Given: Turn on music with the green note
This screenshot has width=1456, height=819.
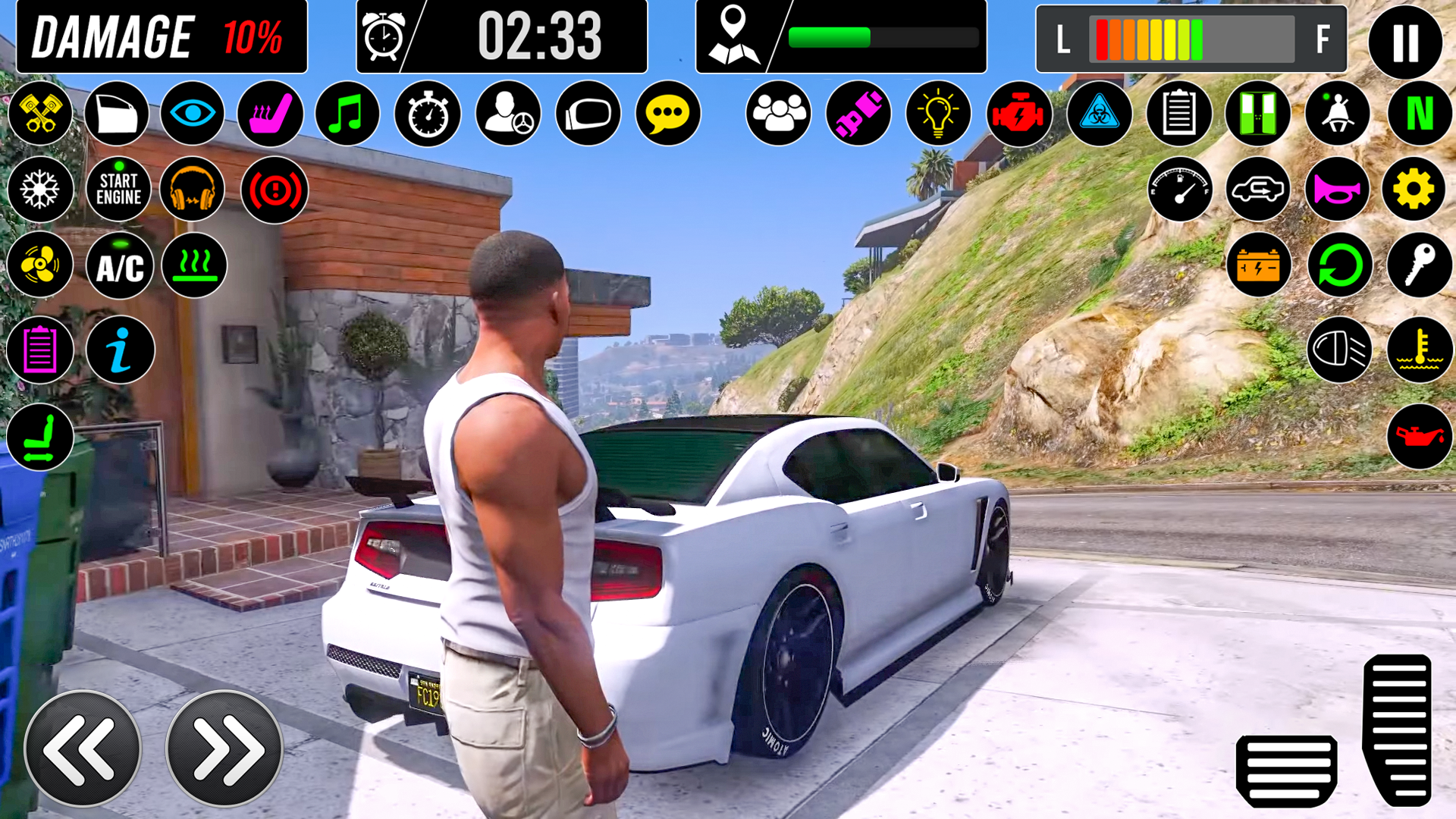Looking at the screenshot, I should 347,114.
